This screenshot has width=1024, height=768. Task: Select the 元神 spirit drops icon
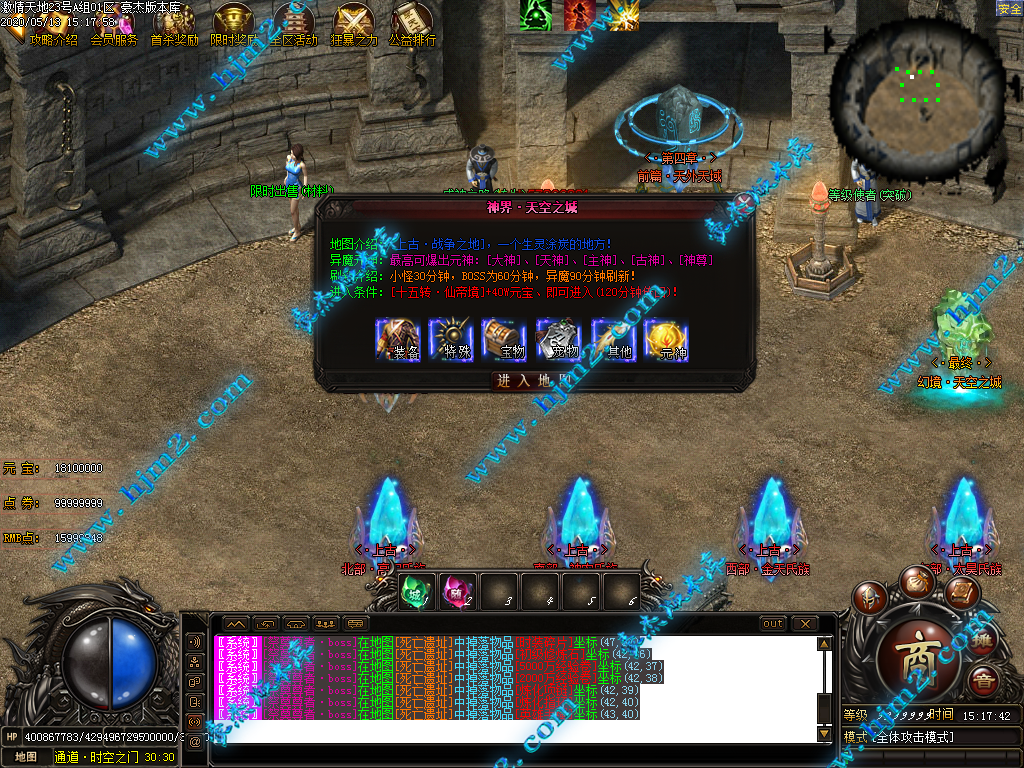pos(665,339)
